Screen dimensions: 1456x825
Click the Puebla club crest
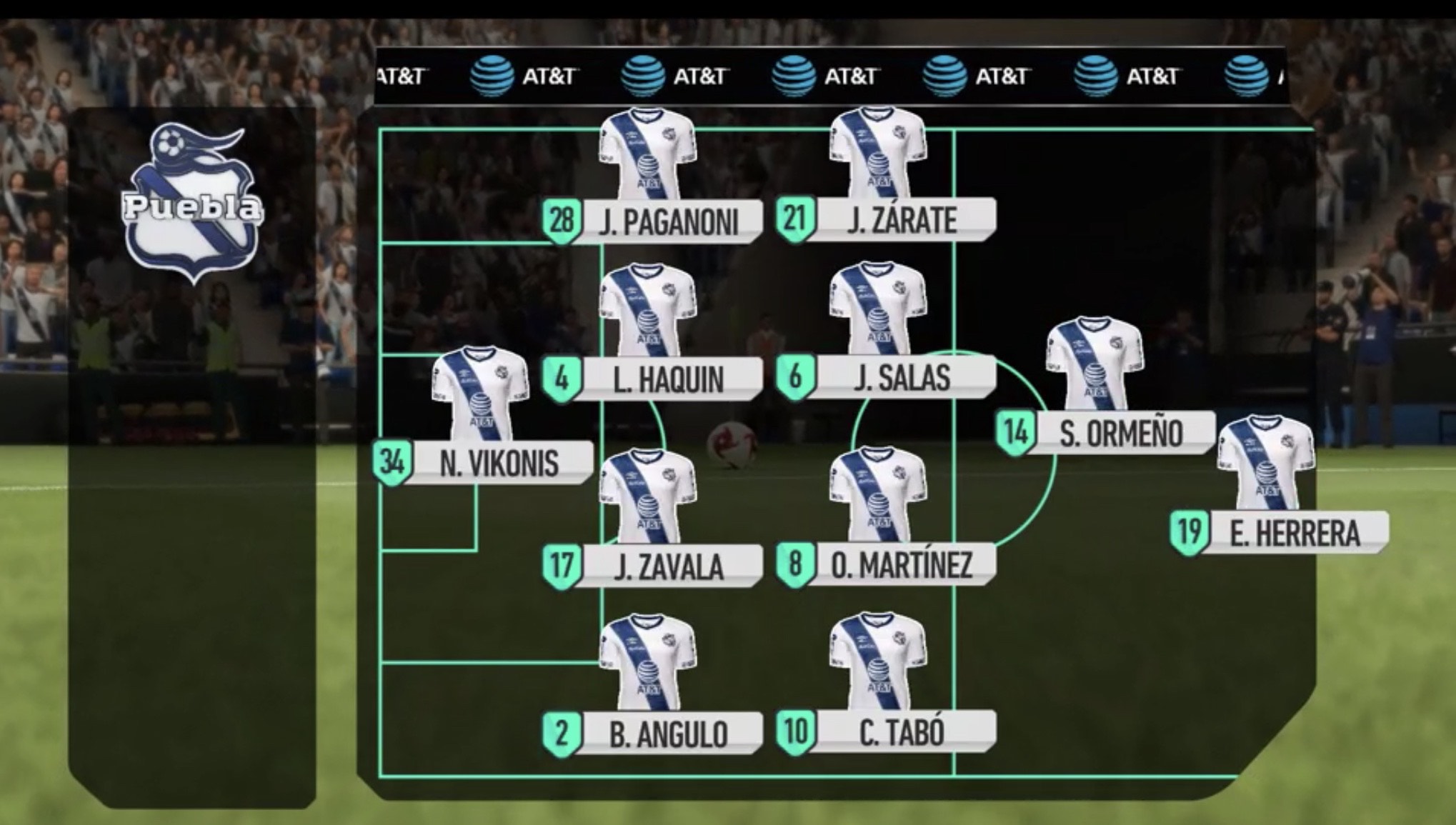coord(193,204)
